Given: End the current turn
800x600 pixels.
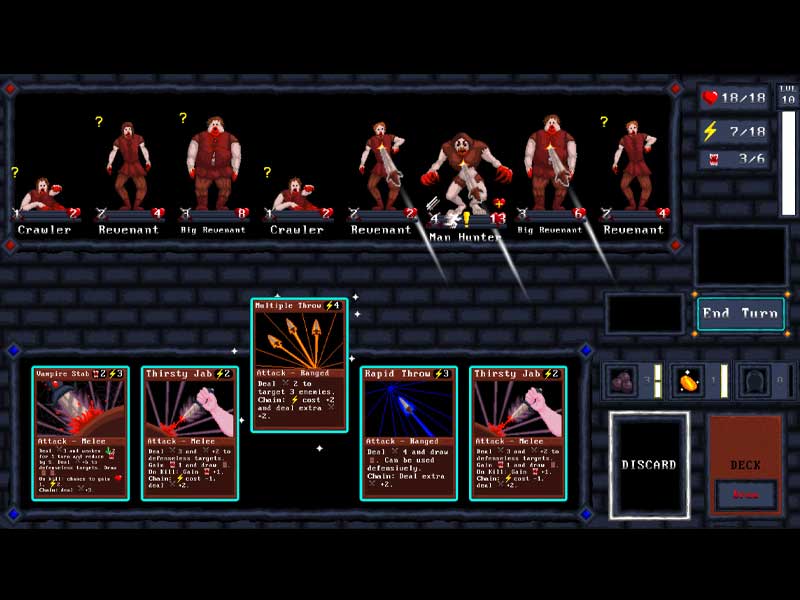Looking at the screenshot, I should point(740,314).
